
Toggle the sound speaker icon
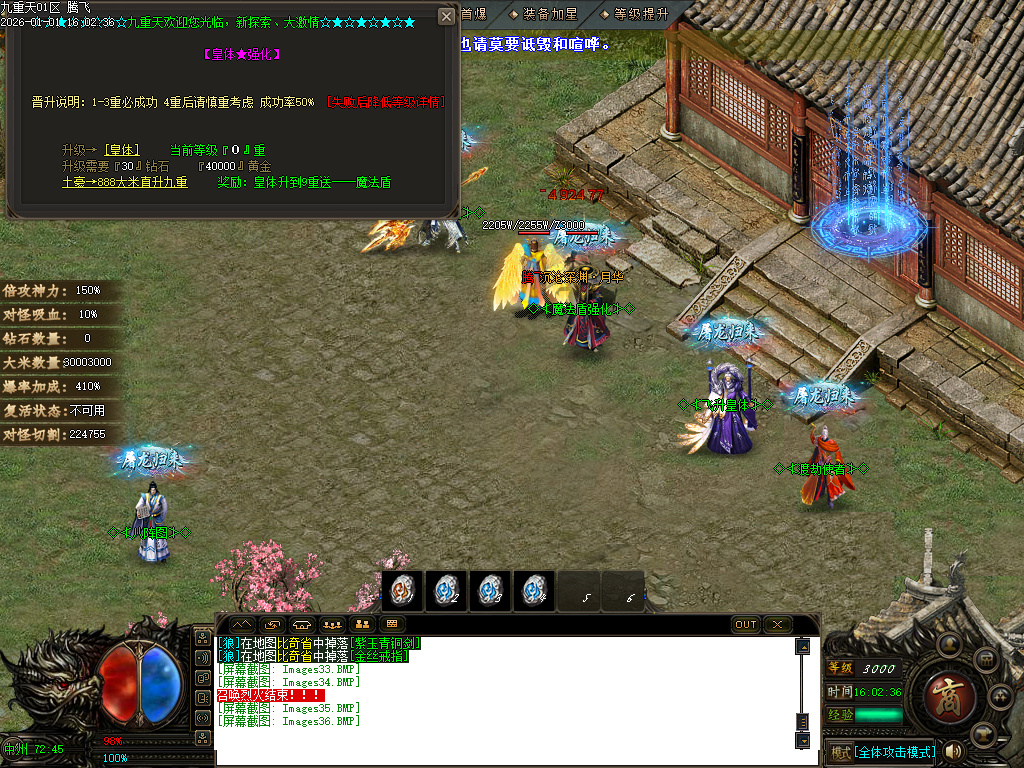coord(952,751)
